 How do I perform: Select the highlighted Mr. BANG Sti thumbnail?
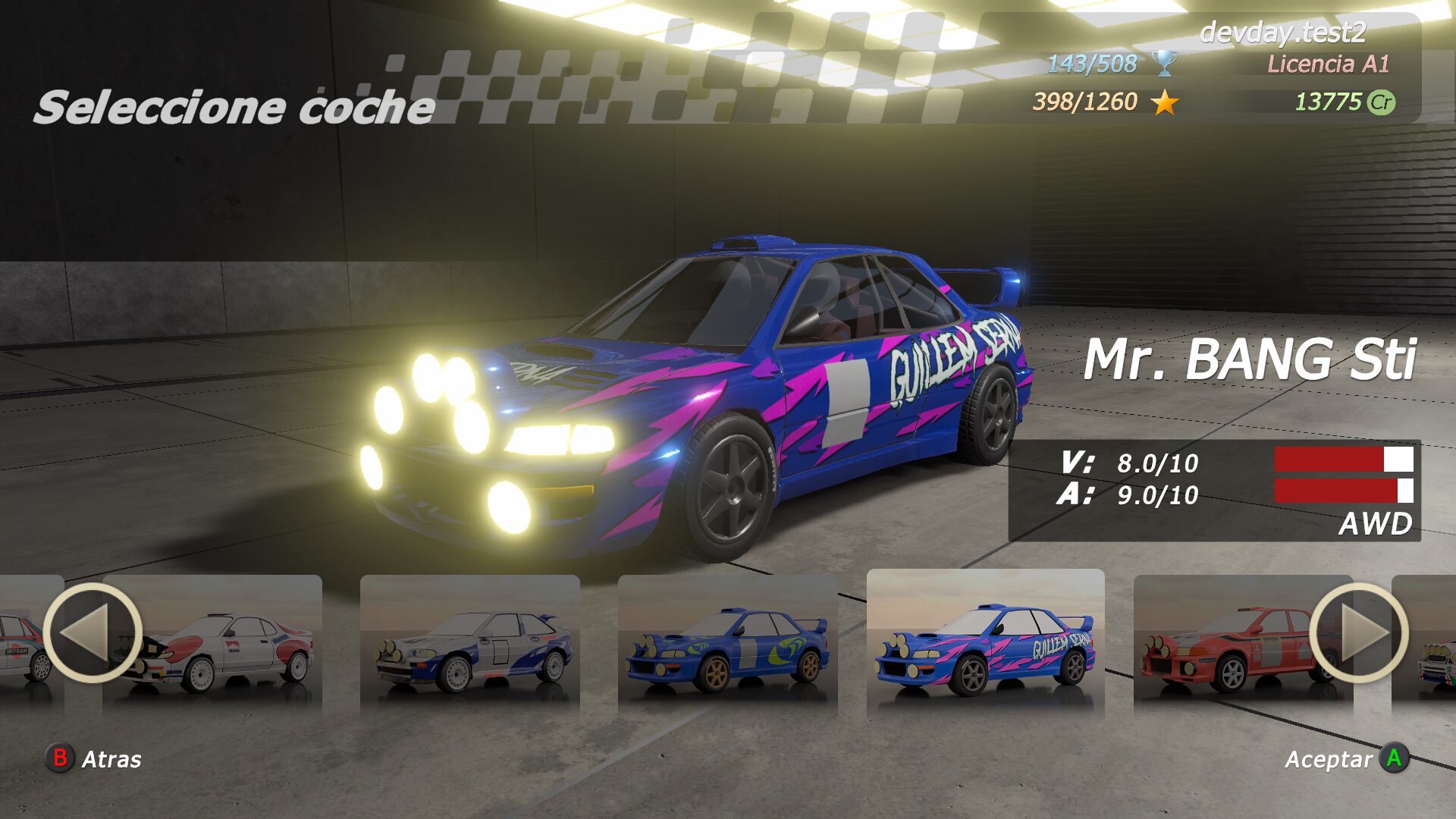tap(985, 643)
